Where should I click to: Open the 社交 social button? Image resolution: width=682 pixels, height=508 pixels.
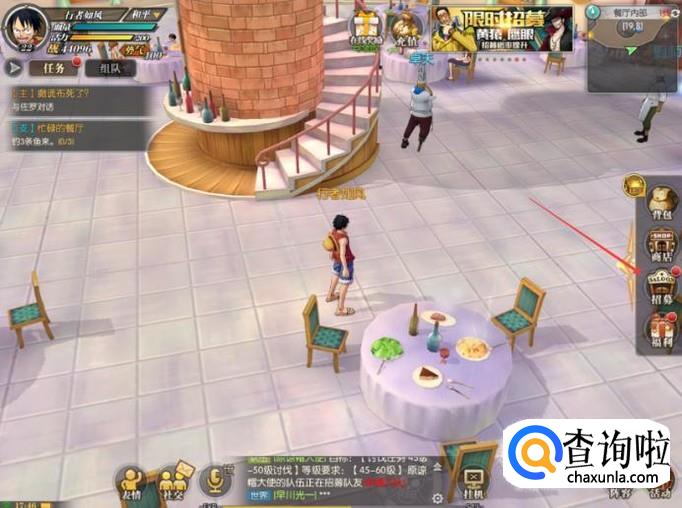point(175,481)
